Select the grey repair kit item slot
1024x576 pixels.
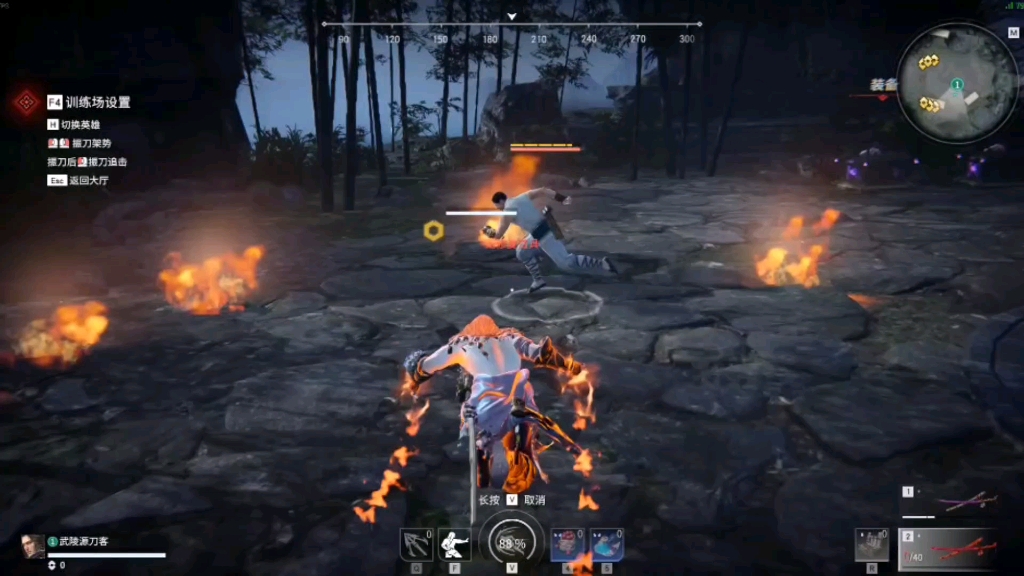[871, 545]
